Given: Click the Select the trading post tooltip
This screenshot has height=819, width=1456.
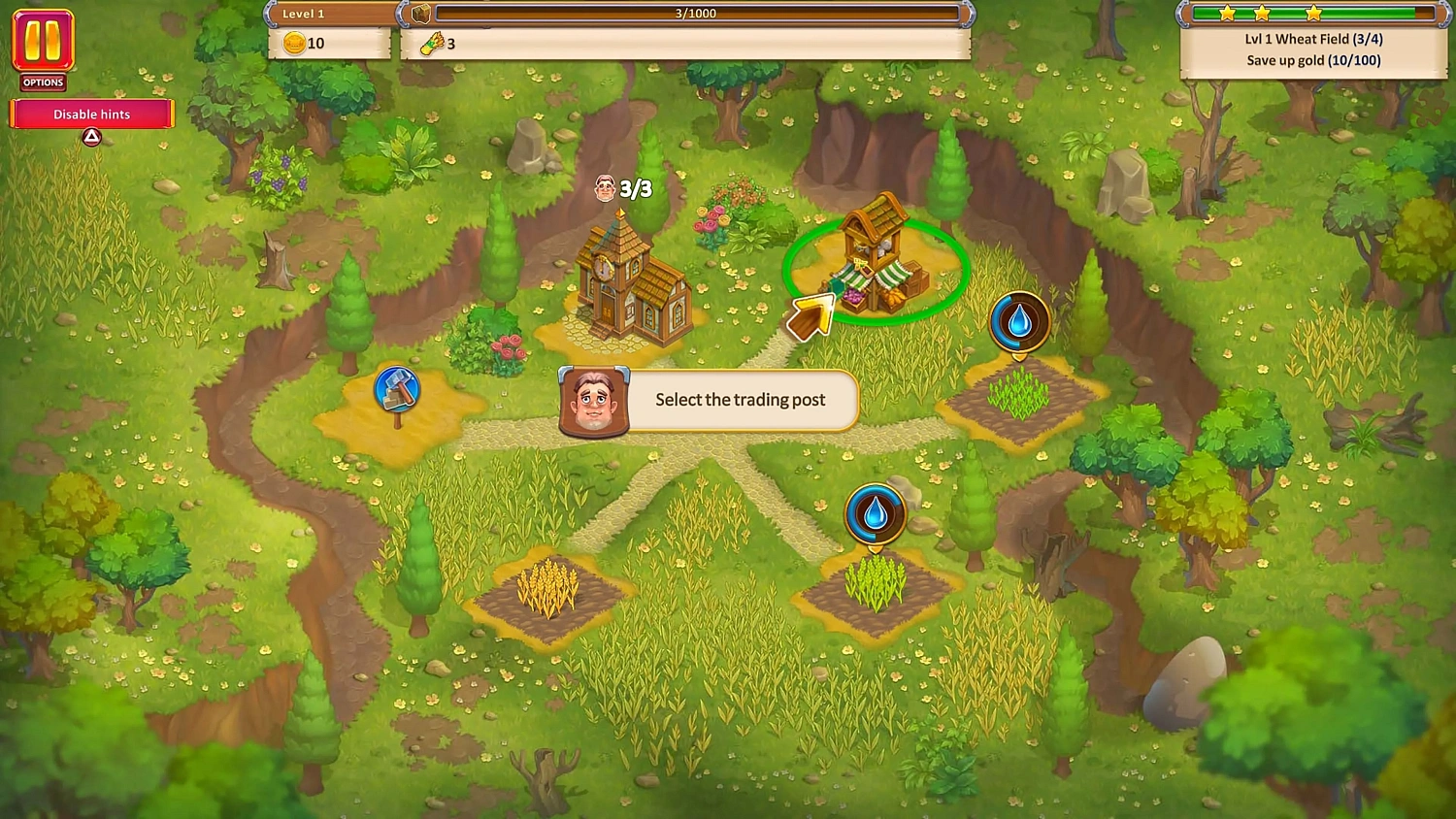Looking at the screenshot, I should click(740, 400).
